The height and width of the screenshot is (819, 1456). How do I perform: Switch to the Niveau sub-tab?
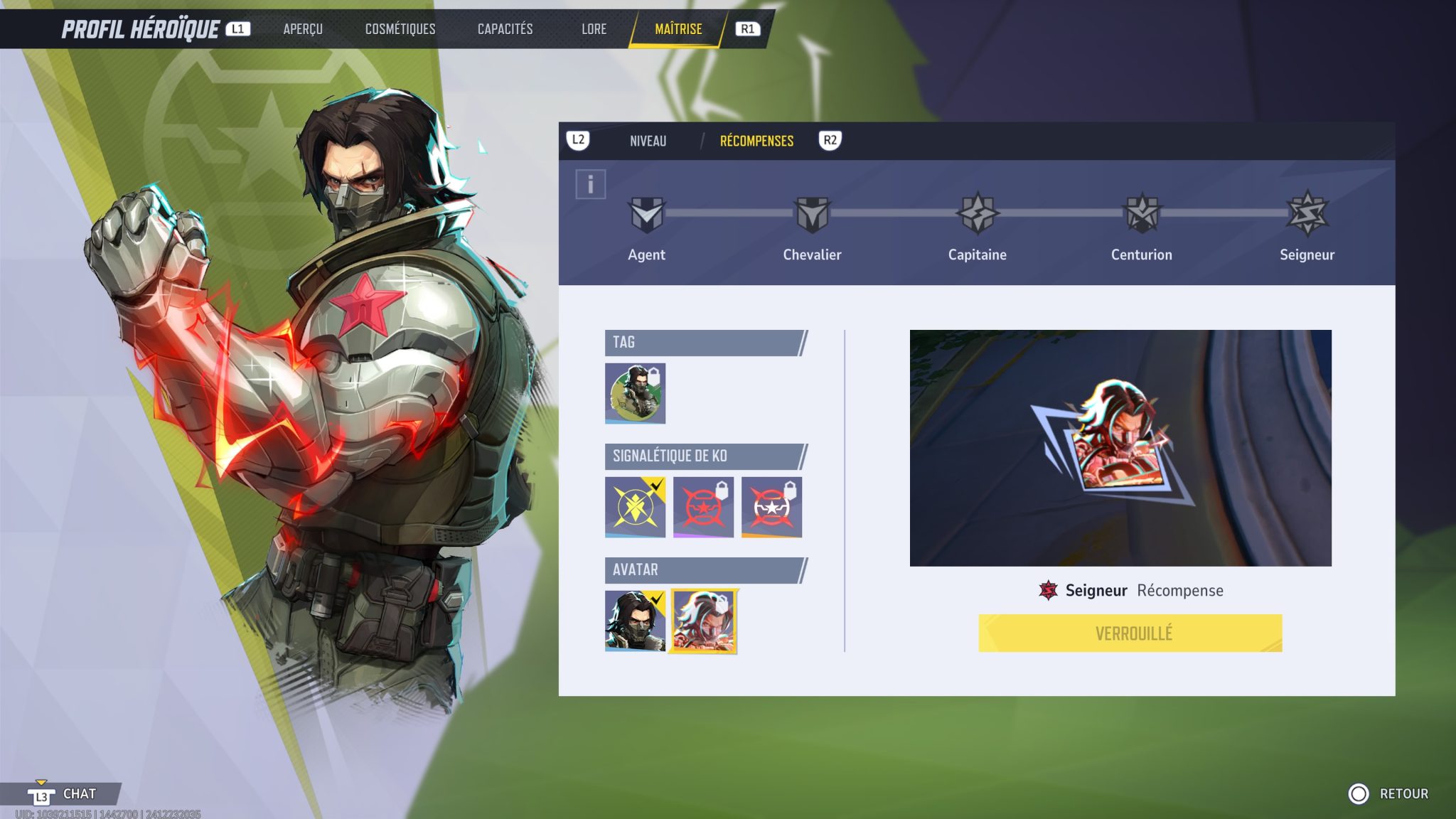click(x=648, y=141)
